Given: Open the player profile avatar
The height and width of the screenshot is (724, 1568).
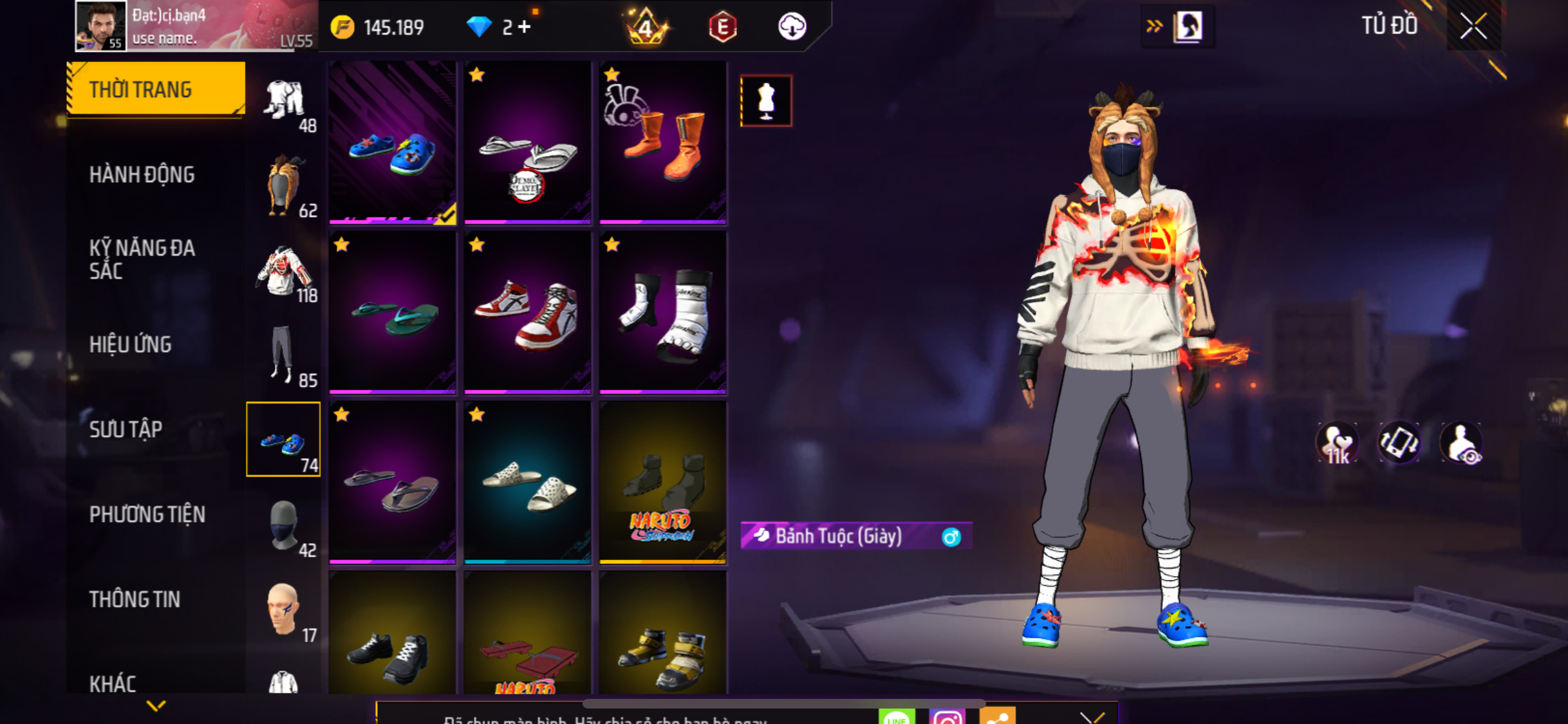Looking at the screenshot, I should coord(100,26).
